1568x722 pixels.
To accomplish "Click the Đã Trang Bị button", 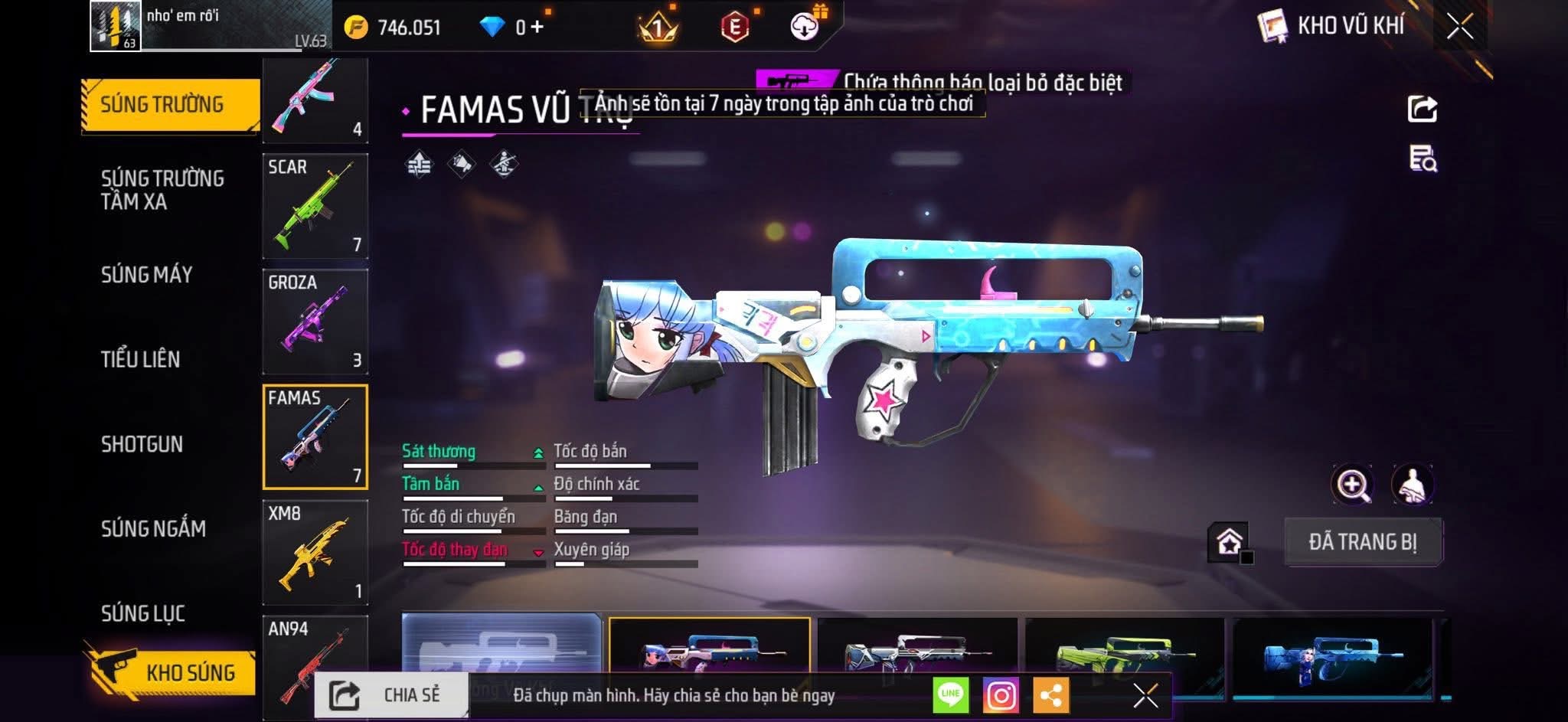I will click(x=1363, y=542).
